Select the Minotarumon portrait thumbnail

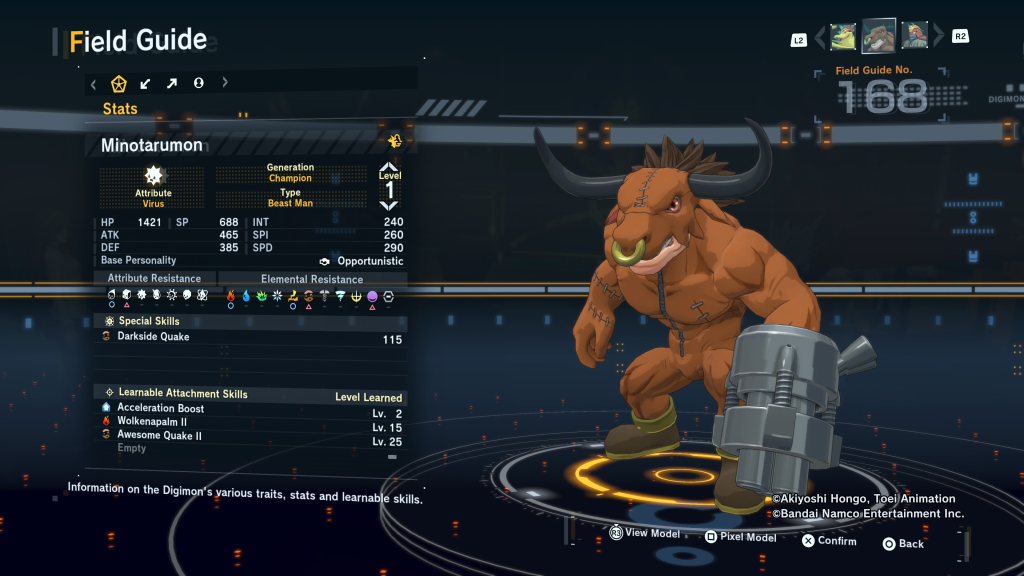(879, 37)
